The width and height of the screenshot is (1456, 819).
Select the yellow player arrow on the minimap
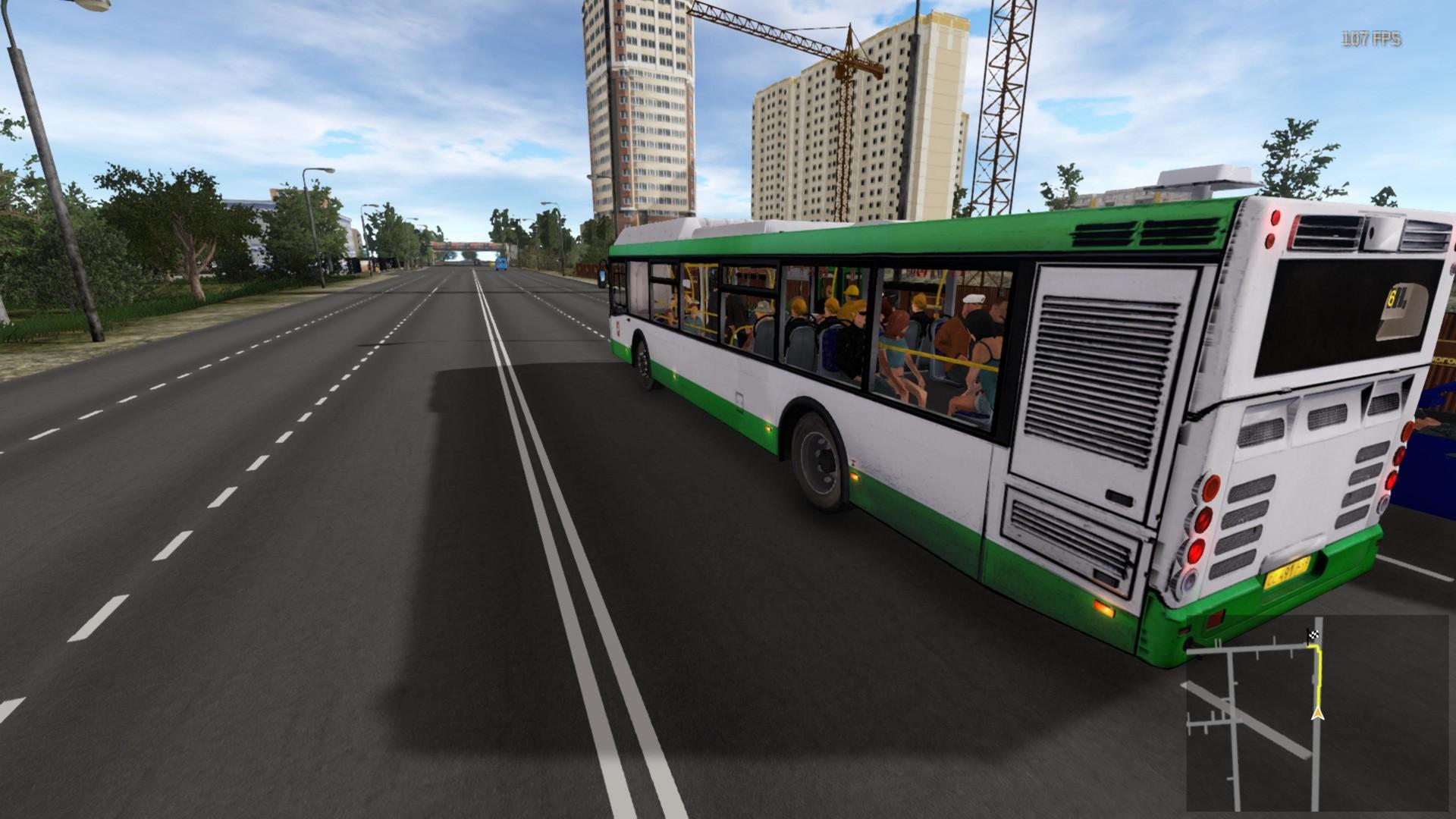tap(1317, 714)
